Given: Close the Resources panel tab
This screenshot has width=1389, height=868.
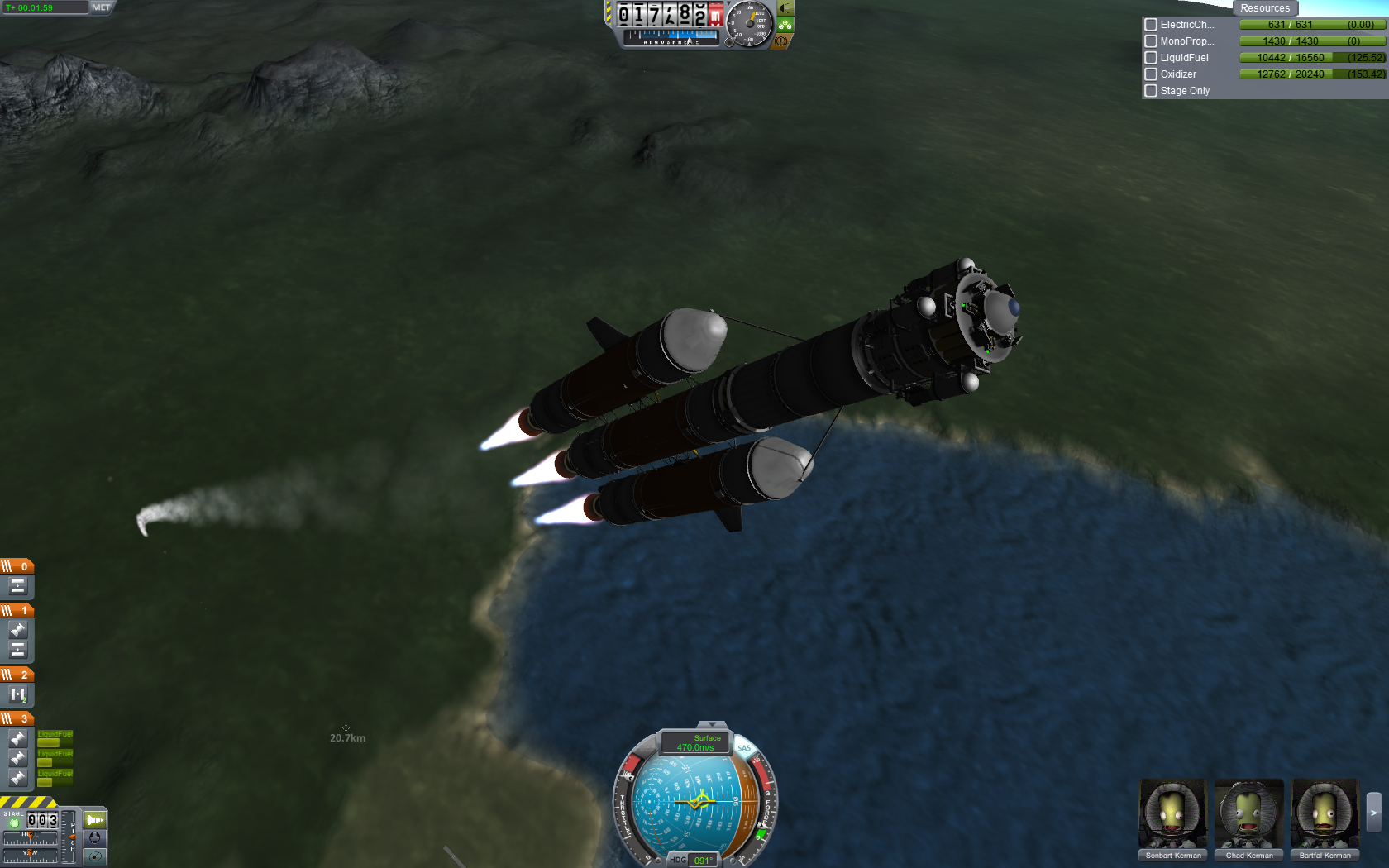Looking at the screenshot, I should 1264,8.
